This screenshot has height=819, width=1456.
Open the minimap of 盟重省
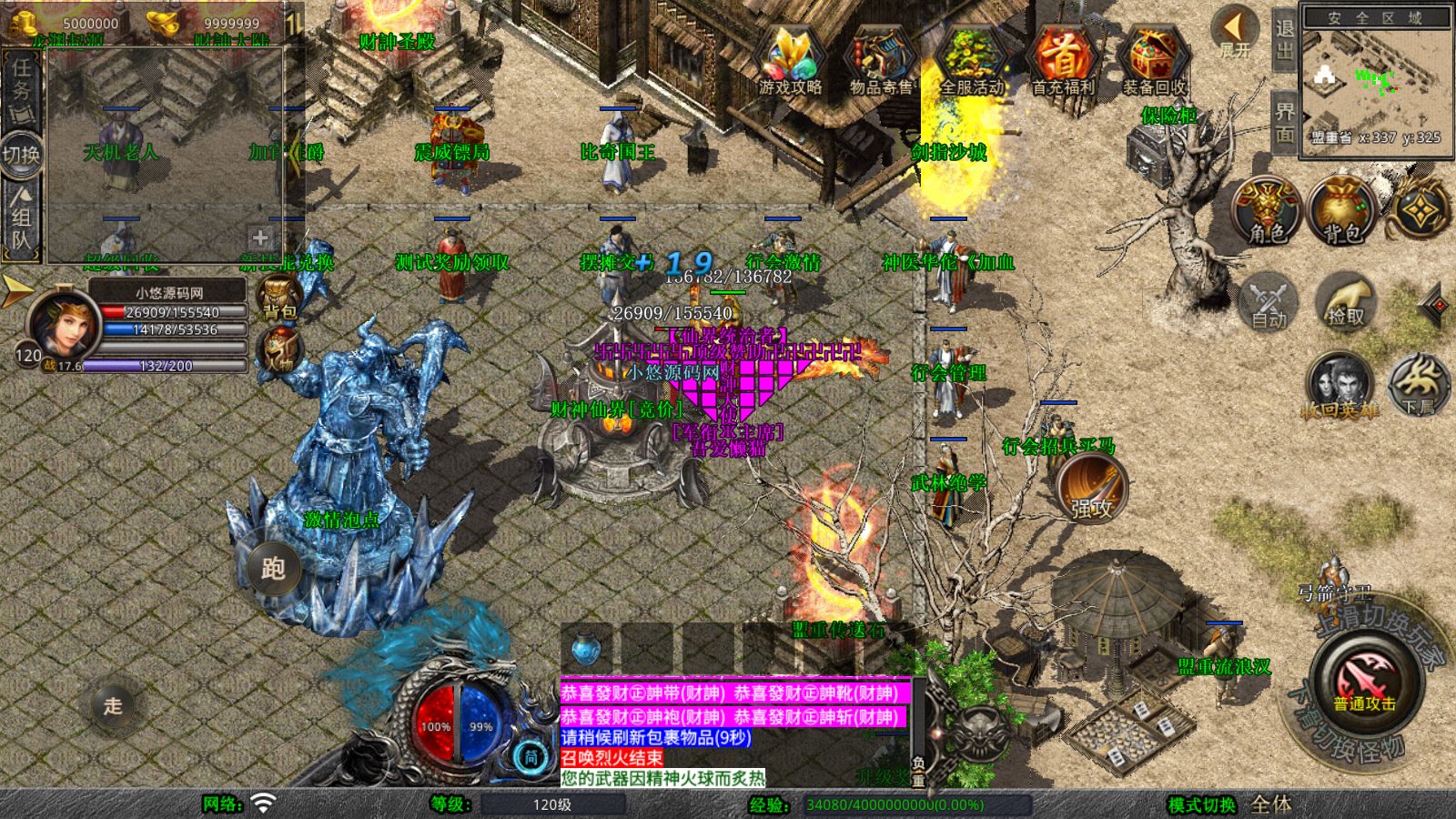click(1376, 82)
